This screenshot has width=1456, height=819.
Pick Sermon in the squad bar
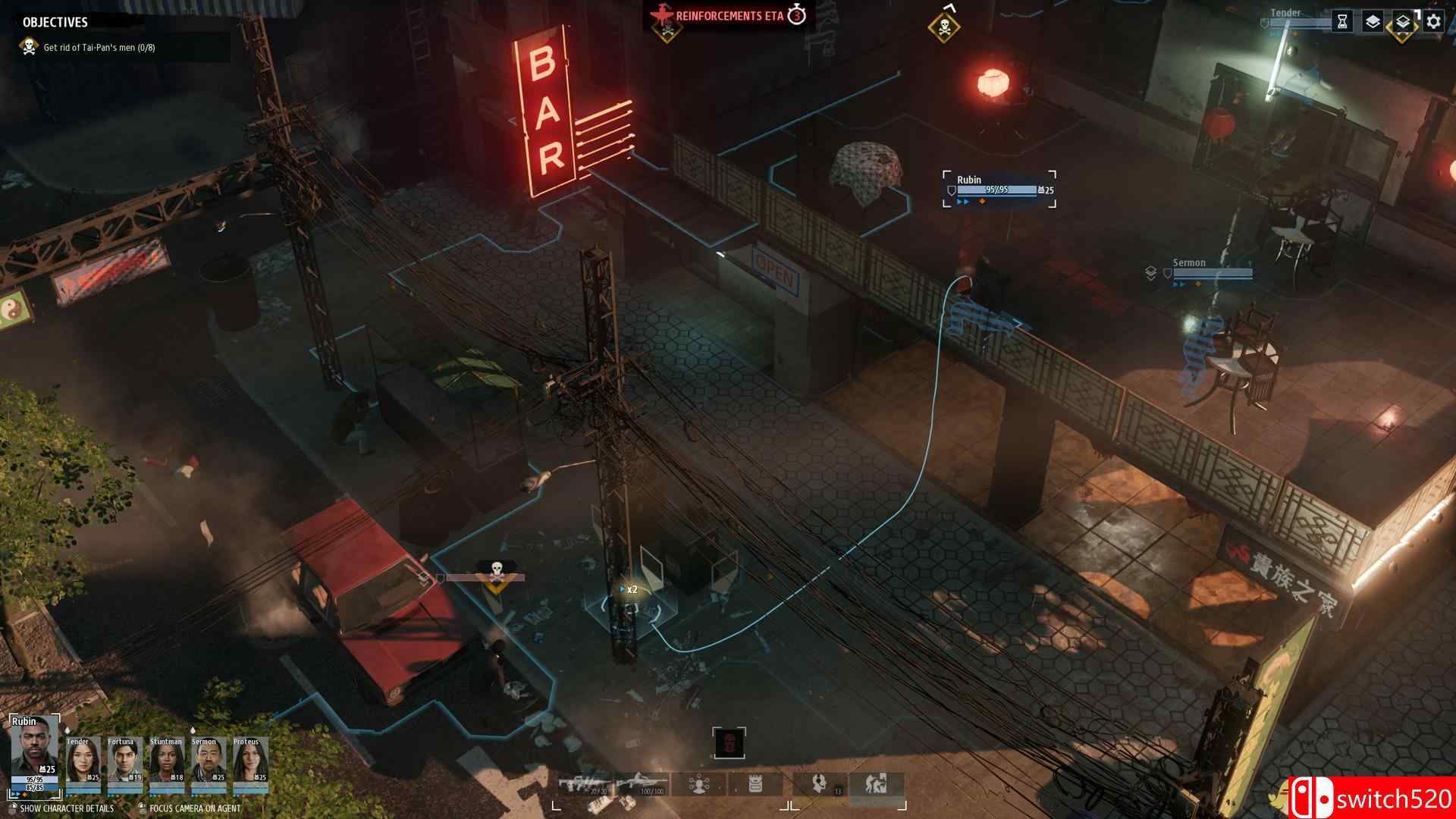[x=208, y=764]
